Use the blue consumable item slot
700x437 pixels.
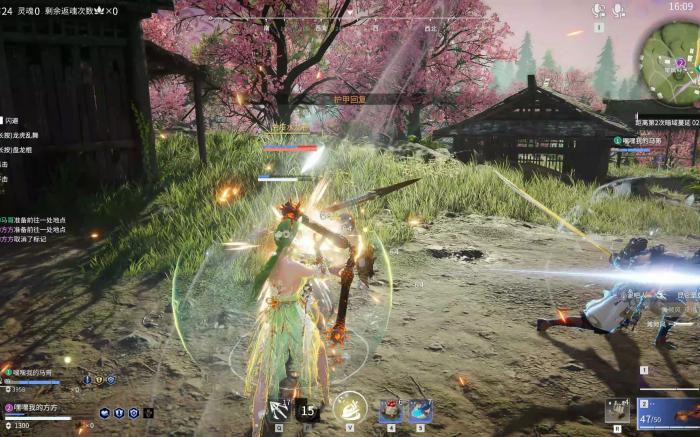point(420,409)
